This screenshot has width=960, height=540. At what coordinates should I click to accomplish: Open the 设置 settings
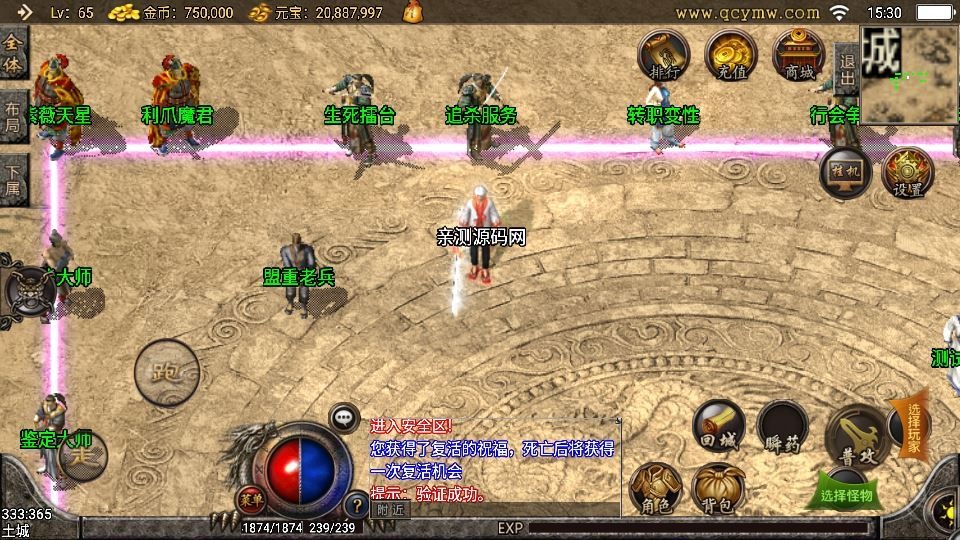pos(908,172)
